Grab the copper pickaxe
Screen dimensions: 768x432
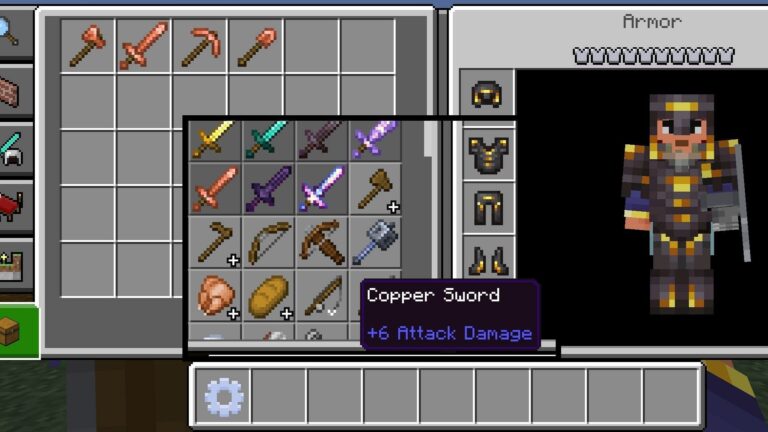pos(199,46)
